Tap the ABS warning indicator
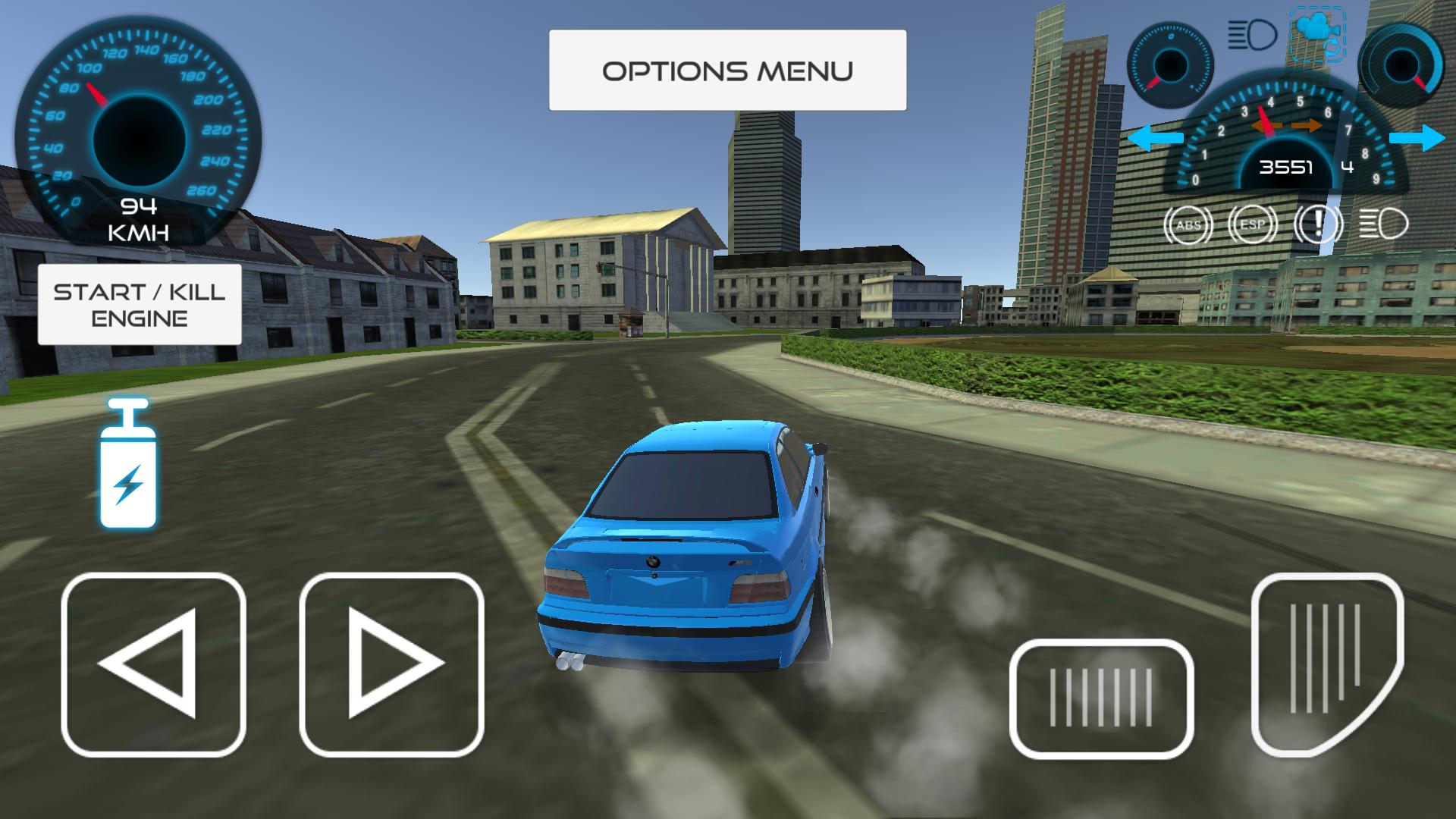1456x819 pixels. tap(1188, 224)
